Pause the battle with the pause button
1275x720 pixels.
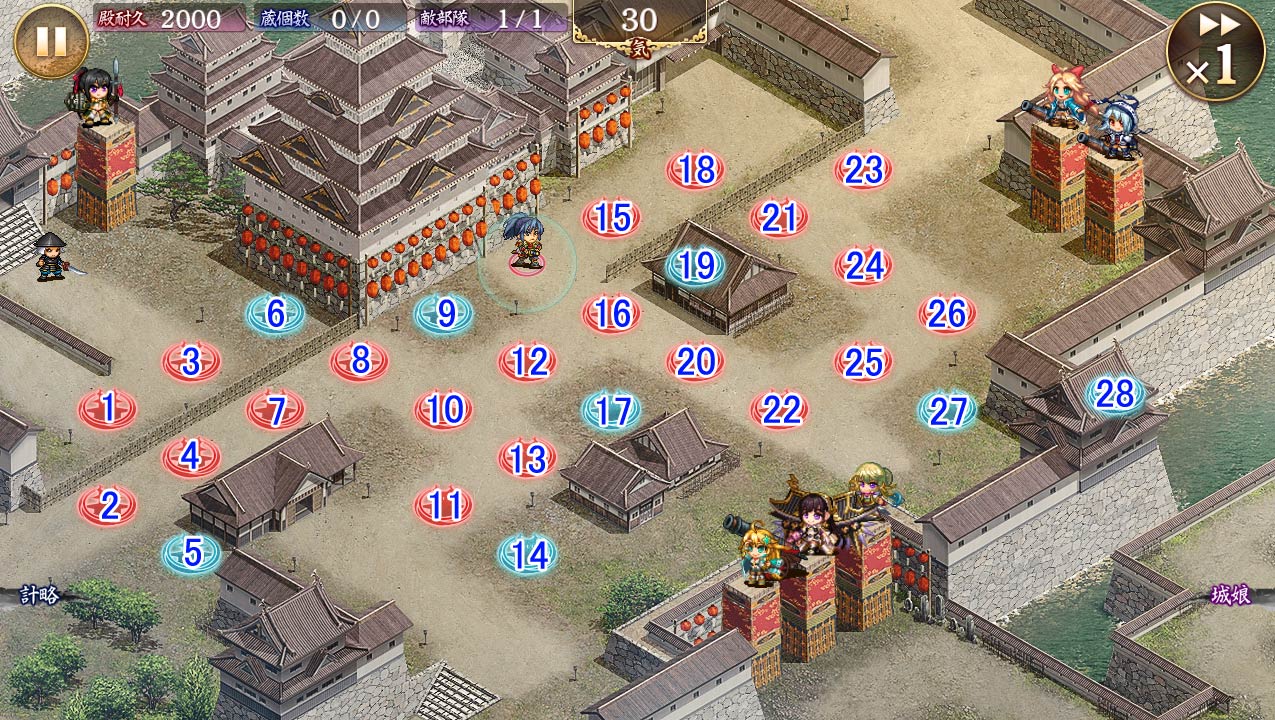click(x=51, y=41)
